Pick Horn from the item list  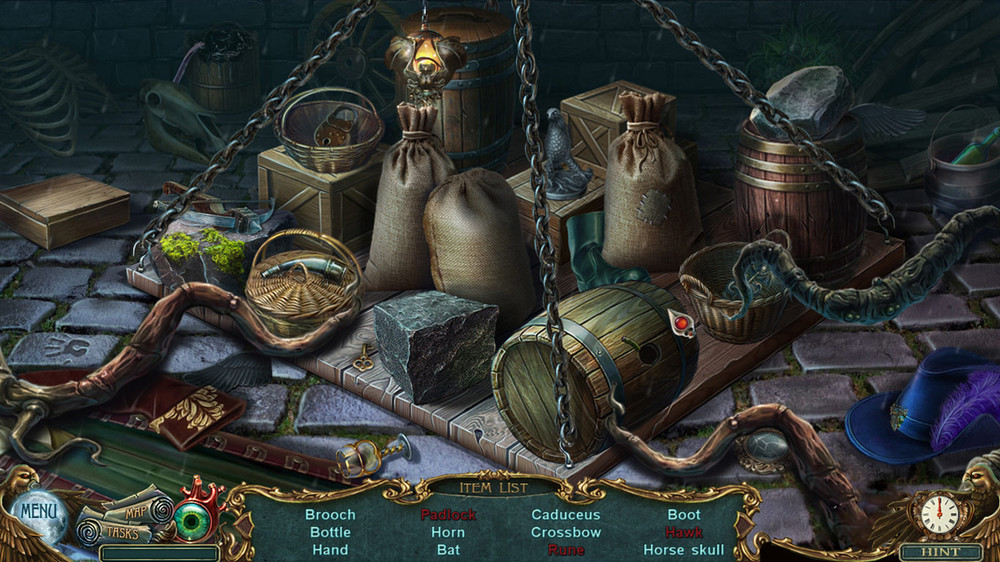tap(448, 532)
